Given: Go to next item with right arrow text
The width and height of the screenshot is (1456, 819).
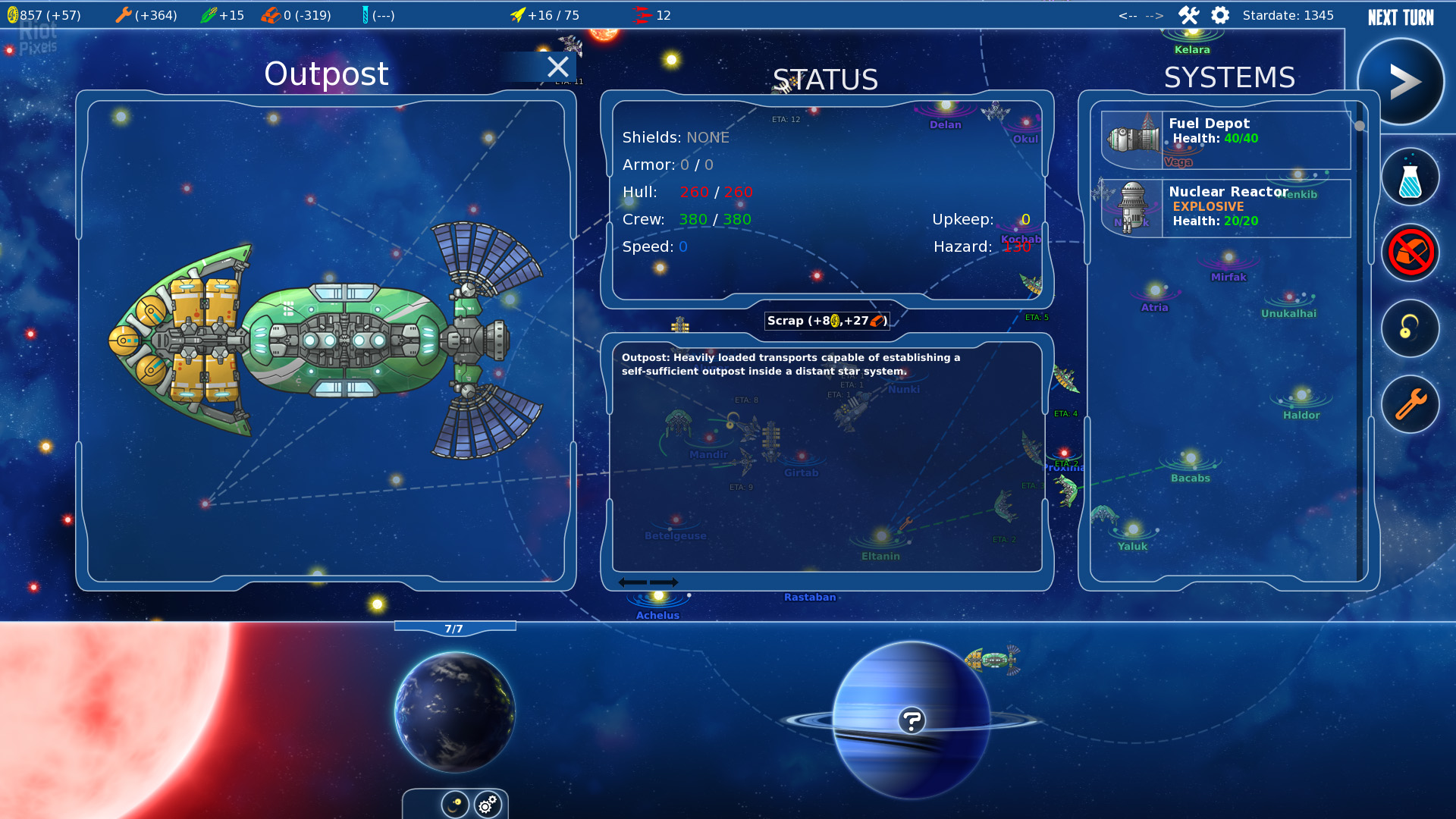Looking at the screenshot, I should [x=1154, y=16].
